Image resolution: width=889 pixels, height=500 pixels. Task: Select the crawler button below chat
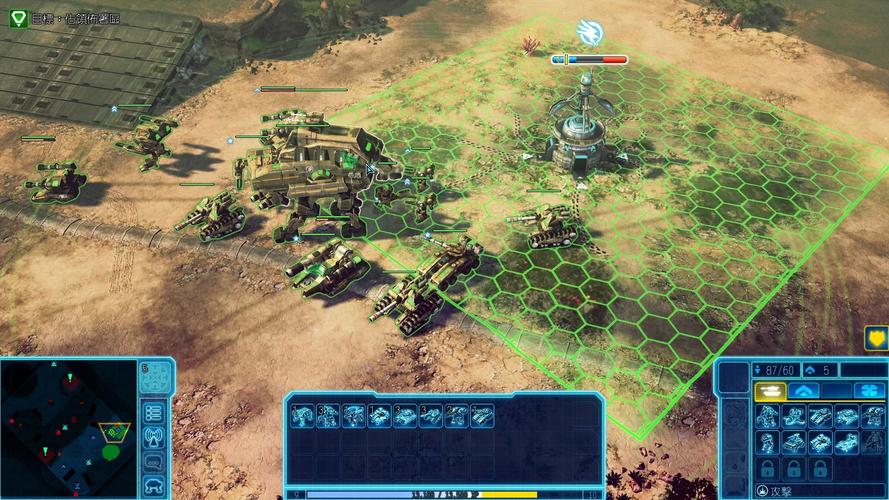pyautogui.click(x=153, y=486)
